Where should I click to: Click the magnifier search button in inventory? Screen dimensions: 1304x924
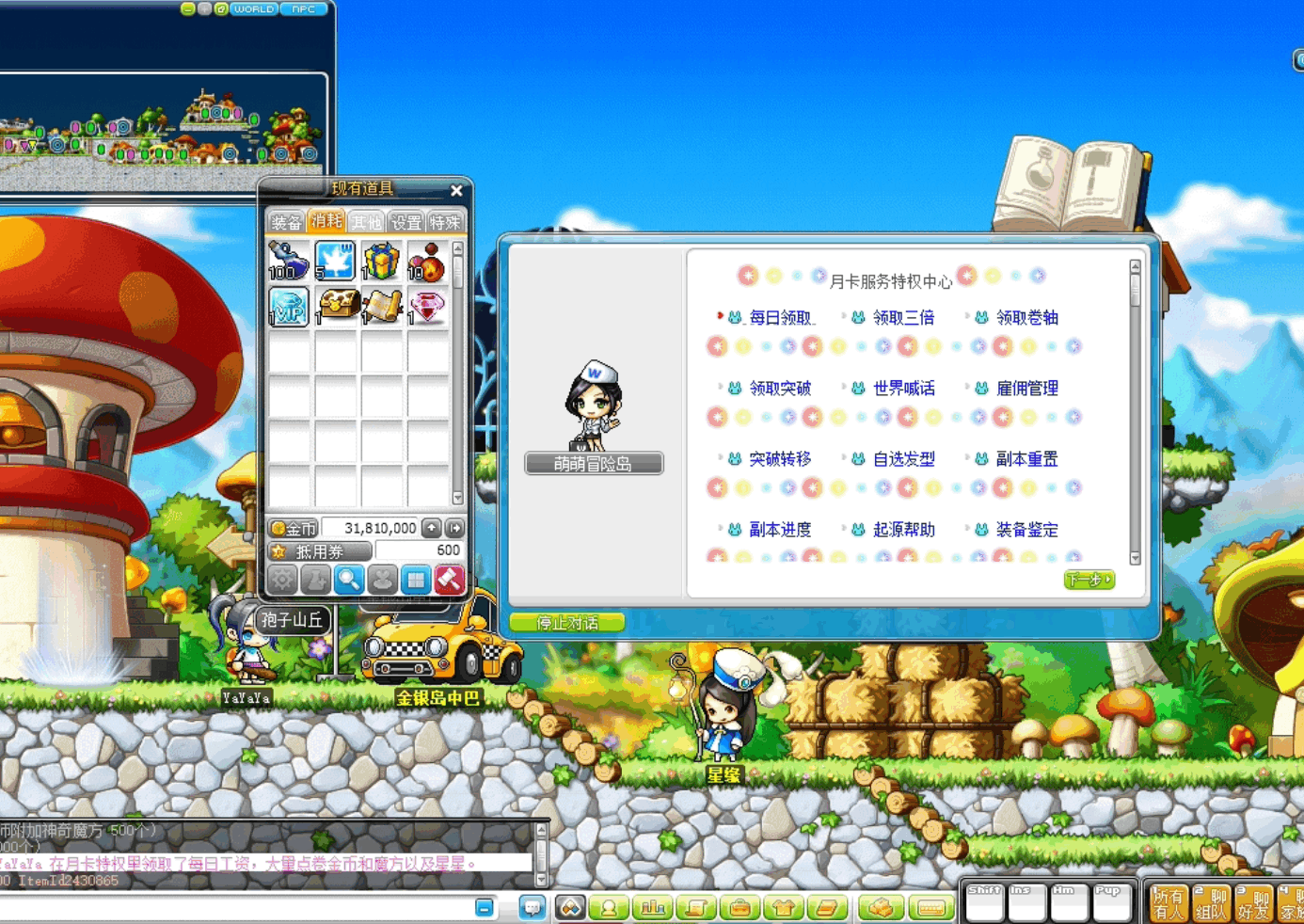click(x=348, y=580)
